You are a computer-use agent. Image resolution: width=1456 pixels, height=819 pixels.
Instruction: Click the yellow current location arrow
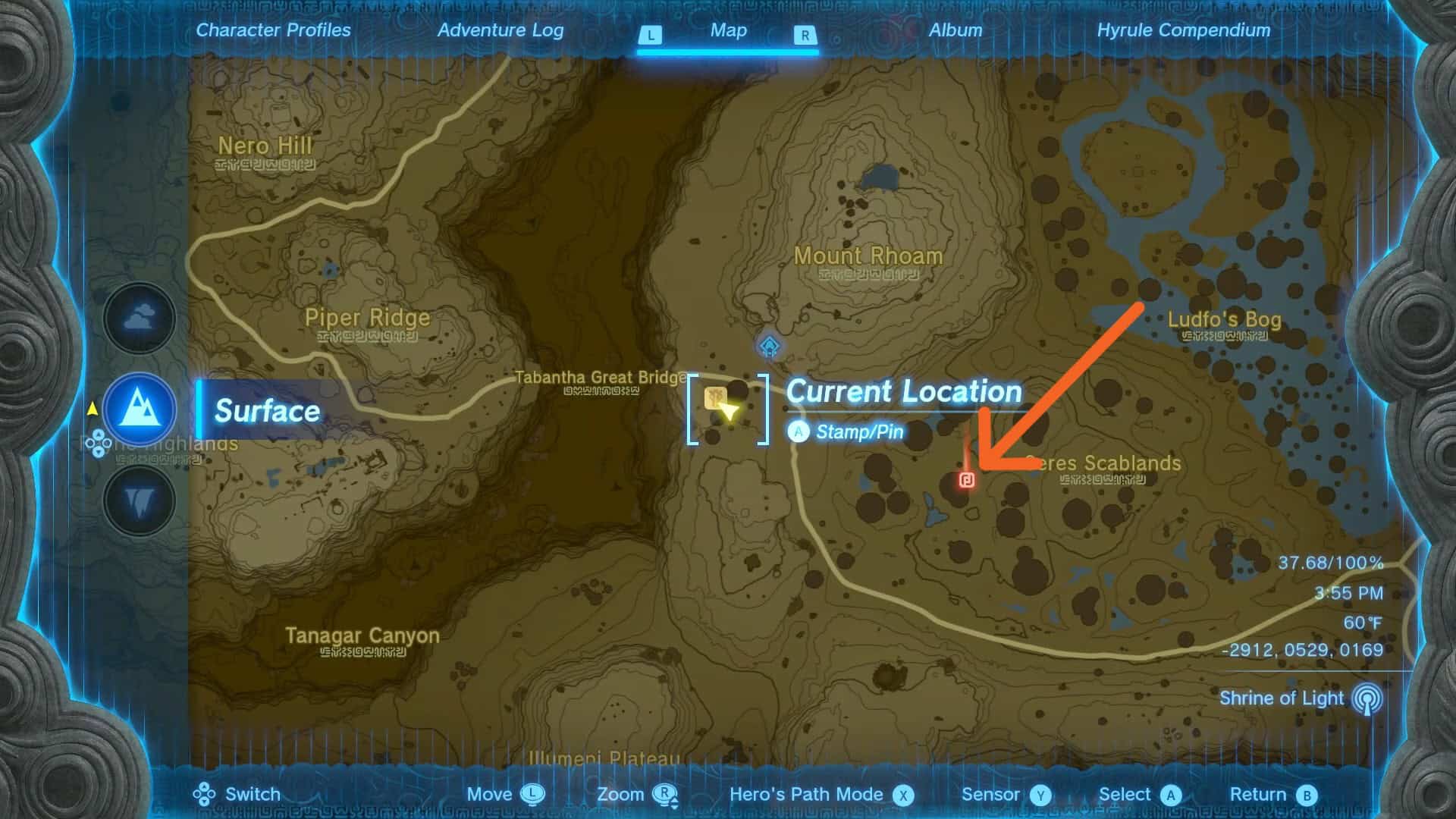[x=728, y=411]
